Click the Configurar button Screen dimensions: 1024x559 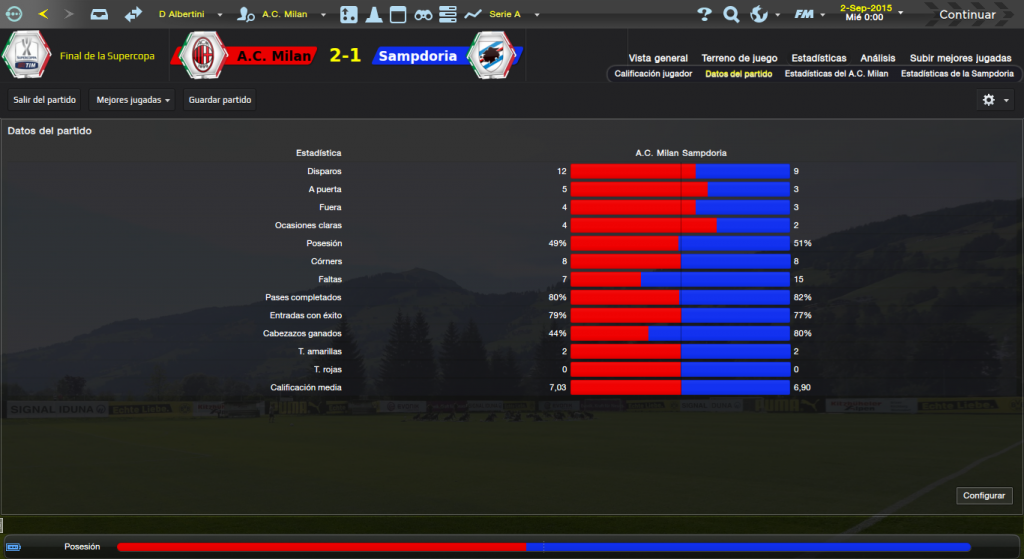click(x=984, y=496)
